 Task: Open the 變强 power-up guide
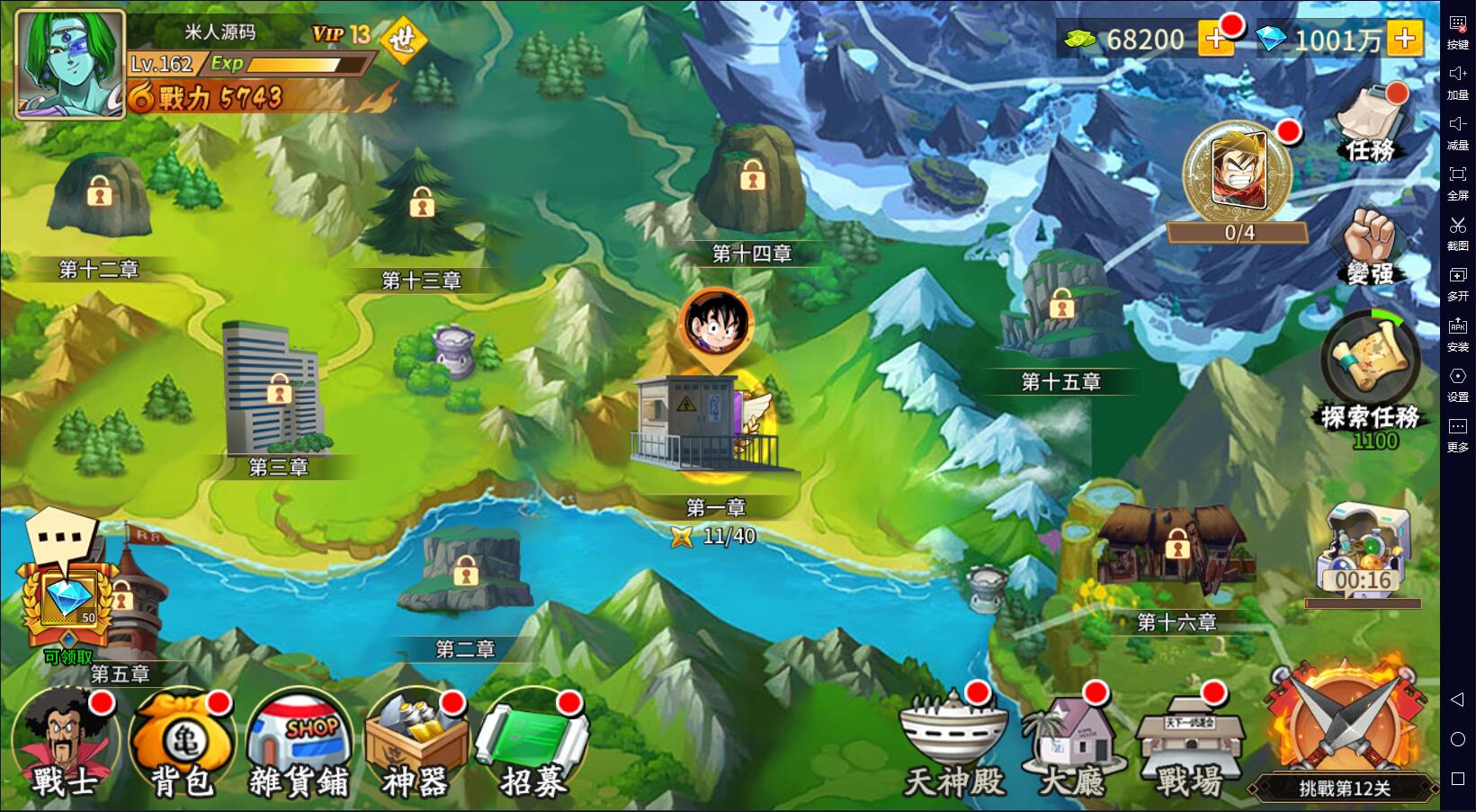[1370, 246]
